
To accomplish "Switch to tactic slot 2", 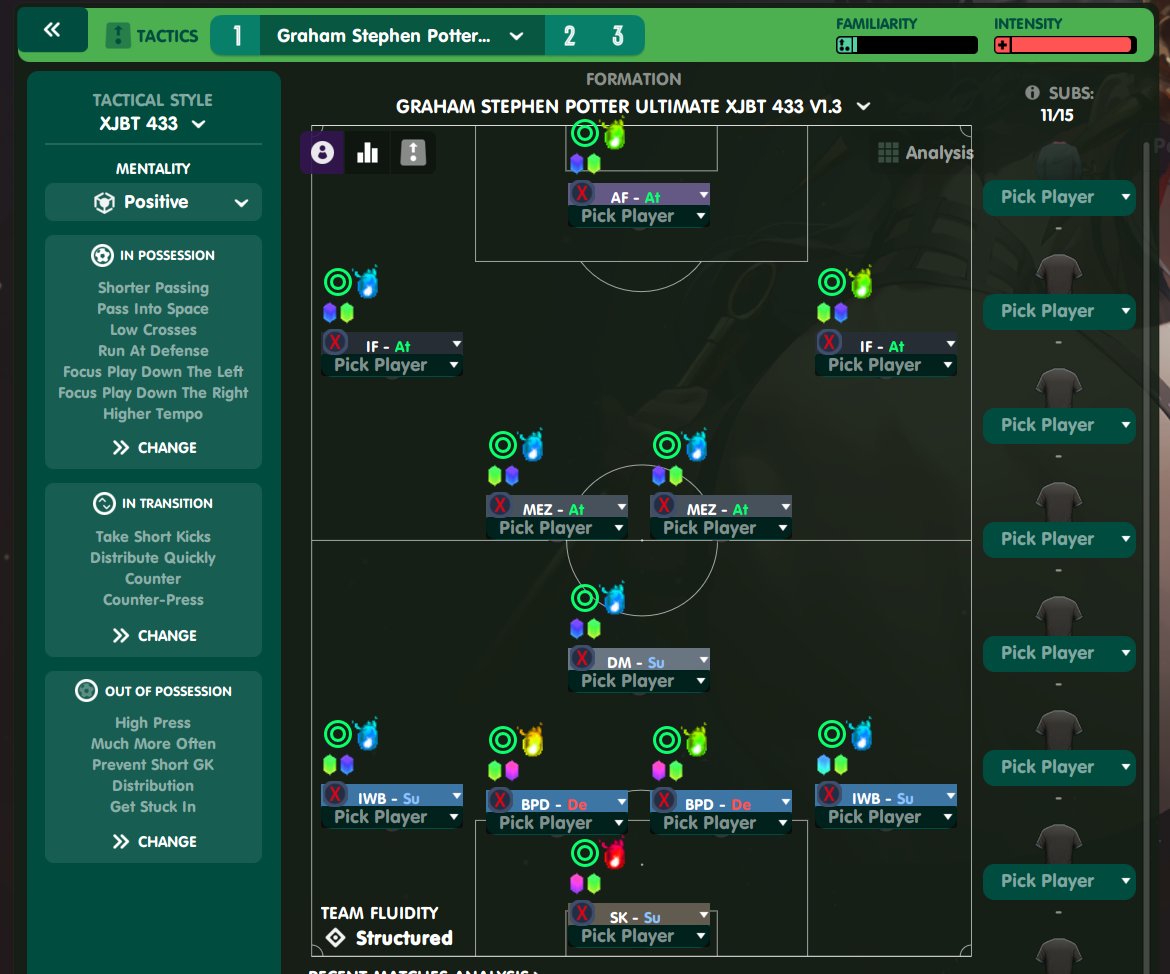I will [x=569, y=36].
